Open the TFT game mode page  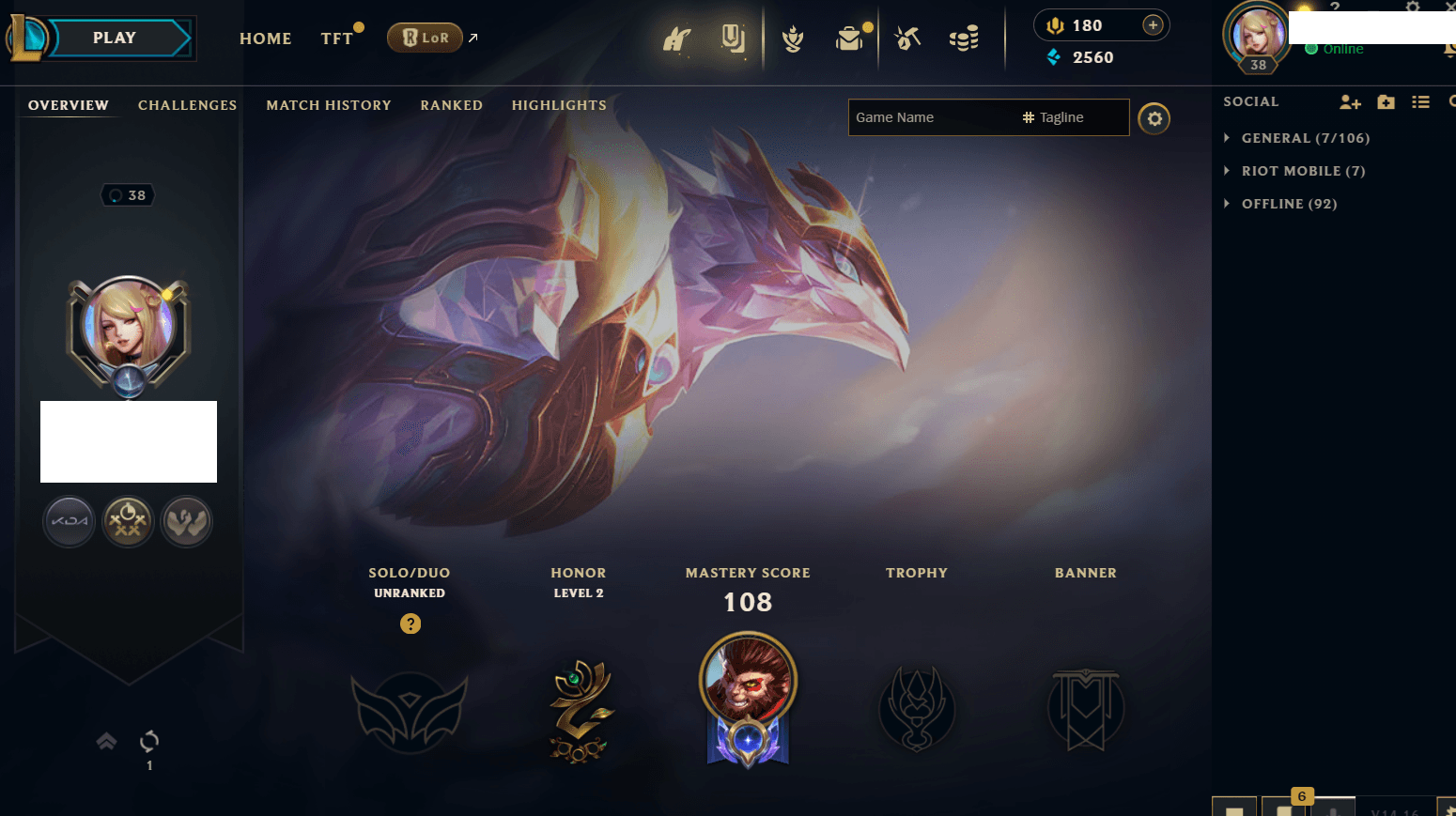pos(336,38)
